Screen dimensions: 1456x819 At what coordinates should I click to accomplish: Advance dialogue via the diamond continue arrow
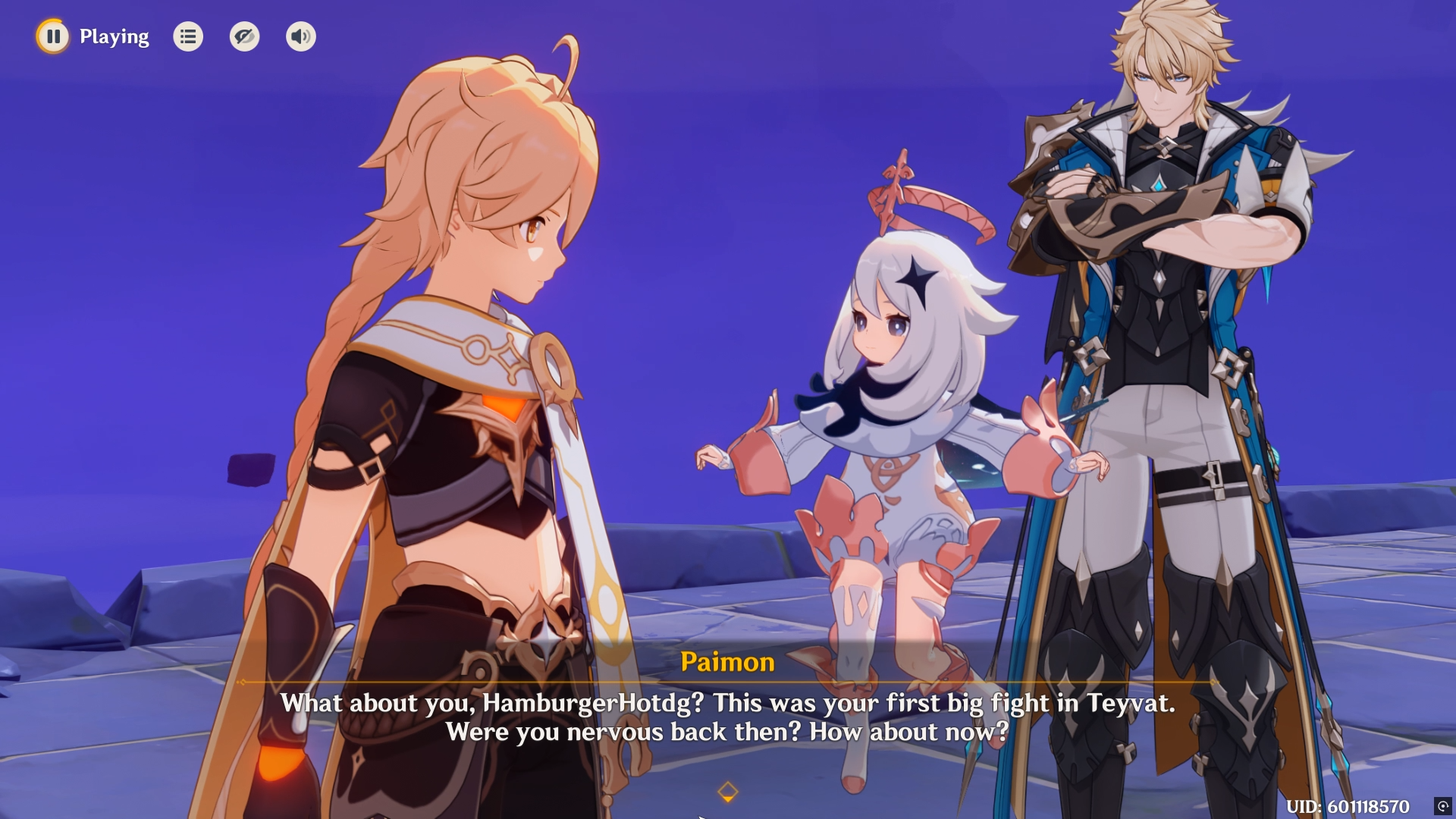point(727,792)
